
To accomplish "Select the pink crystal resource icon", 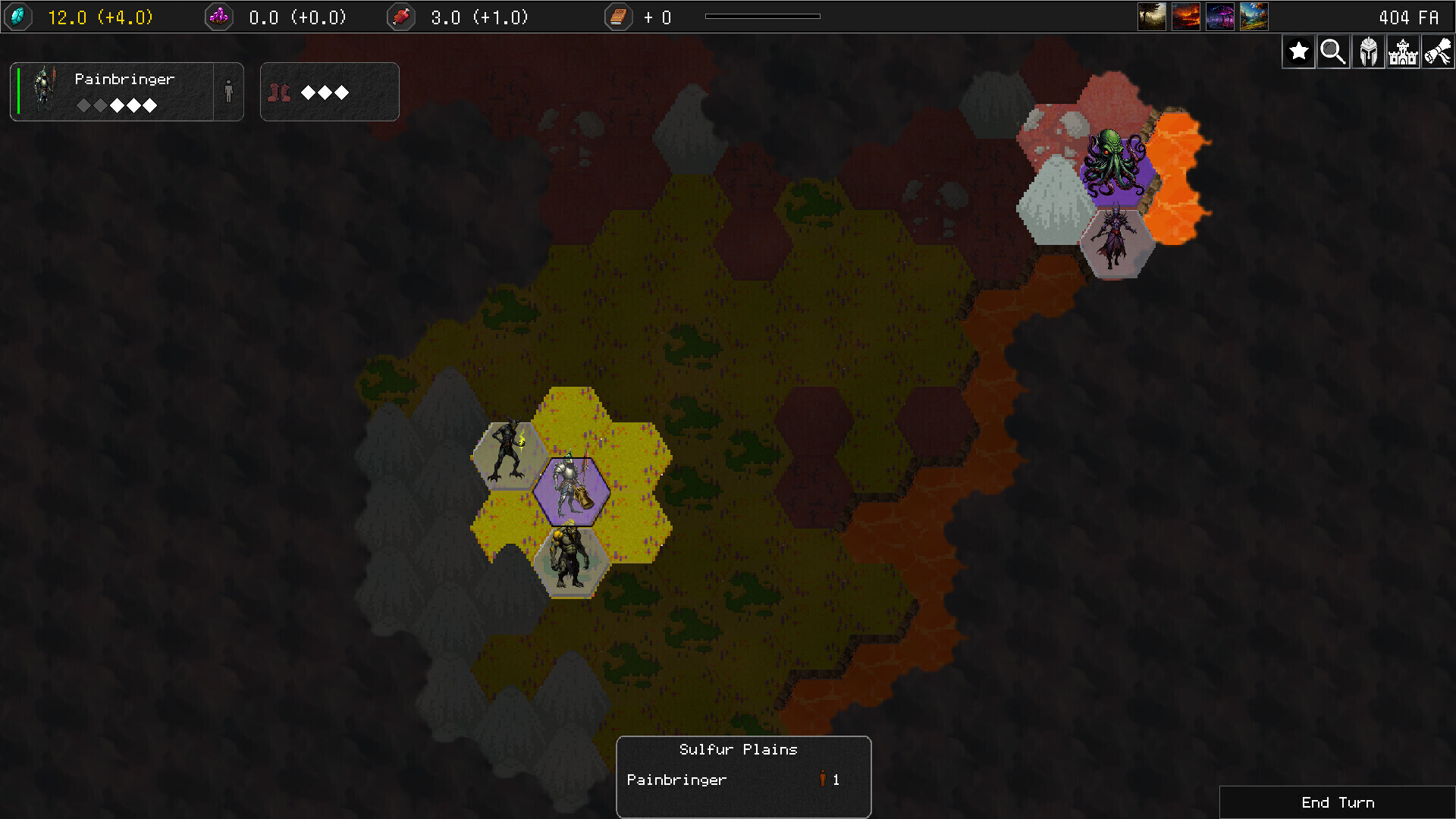I will pyautogui.click(x=220, y=17).
